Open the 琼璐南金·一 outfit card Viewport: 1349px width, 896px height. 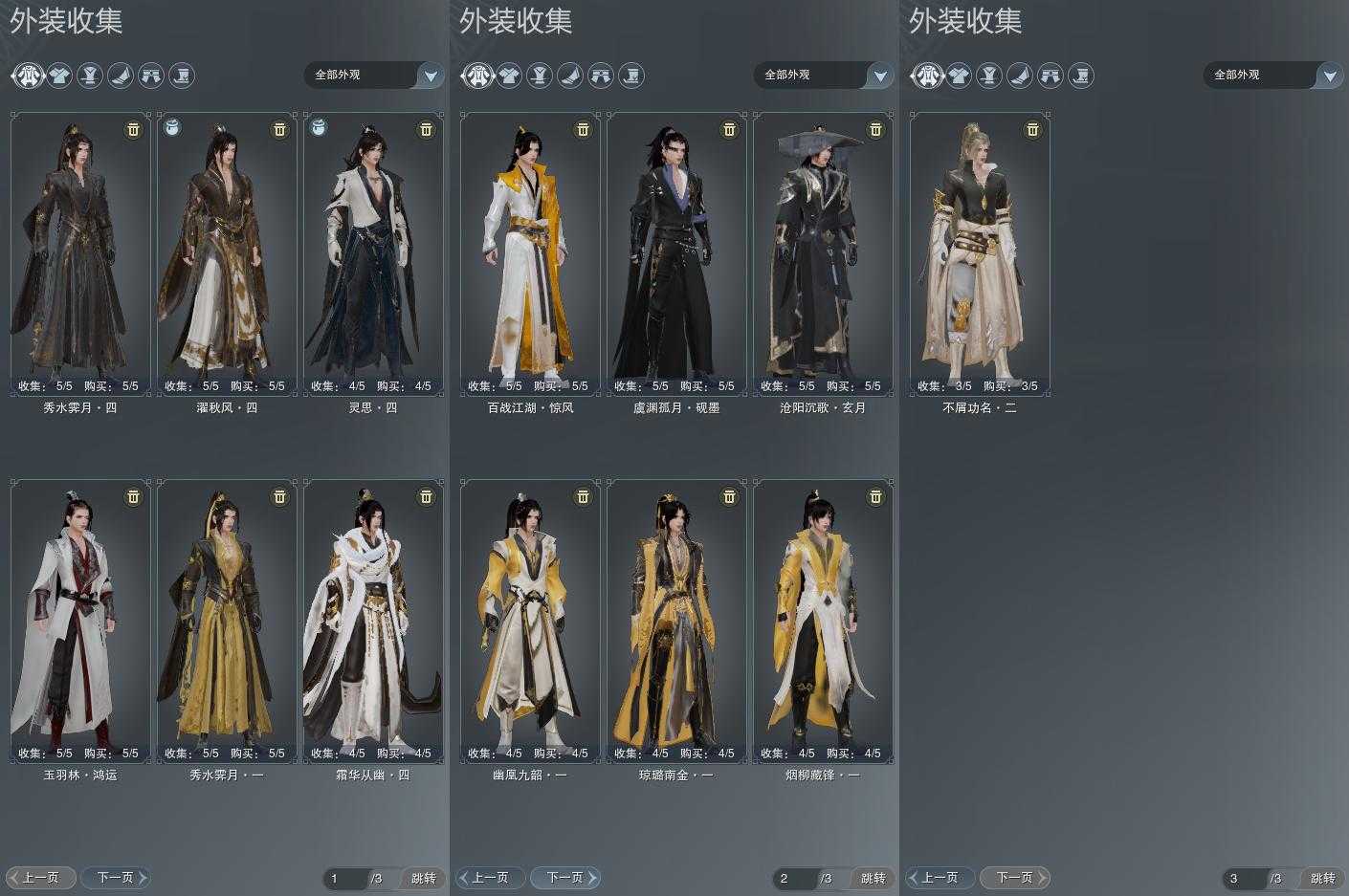pyautogui.click(x=676, y=622)
